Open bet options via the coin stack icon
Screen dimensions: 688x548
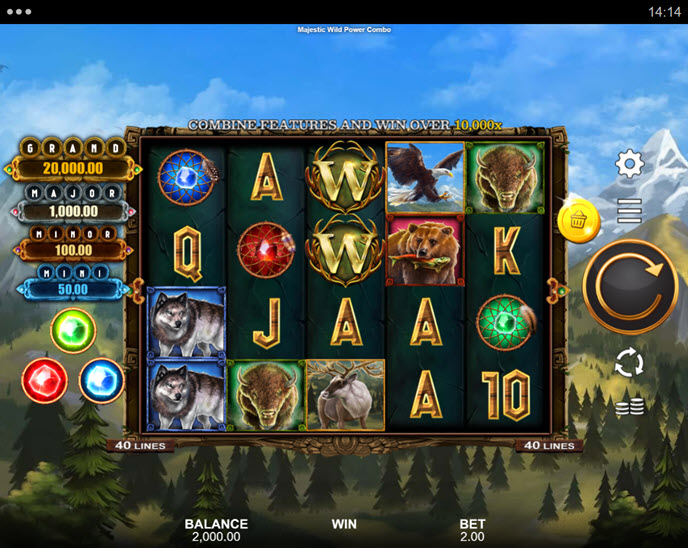(x=629, y=407)
